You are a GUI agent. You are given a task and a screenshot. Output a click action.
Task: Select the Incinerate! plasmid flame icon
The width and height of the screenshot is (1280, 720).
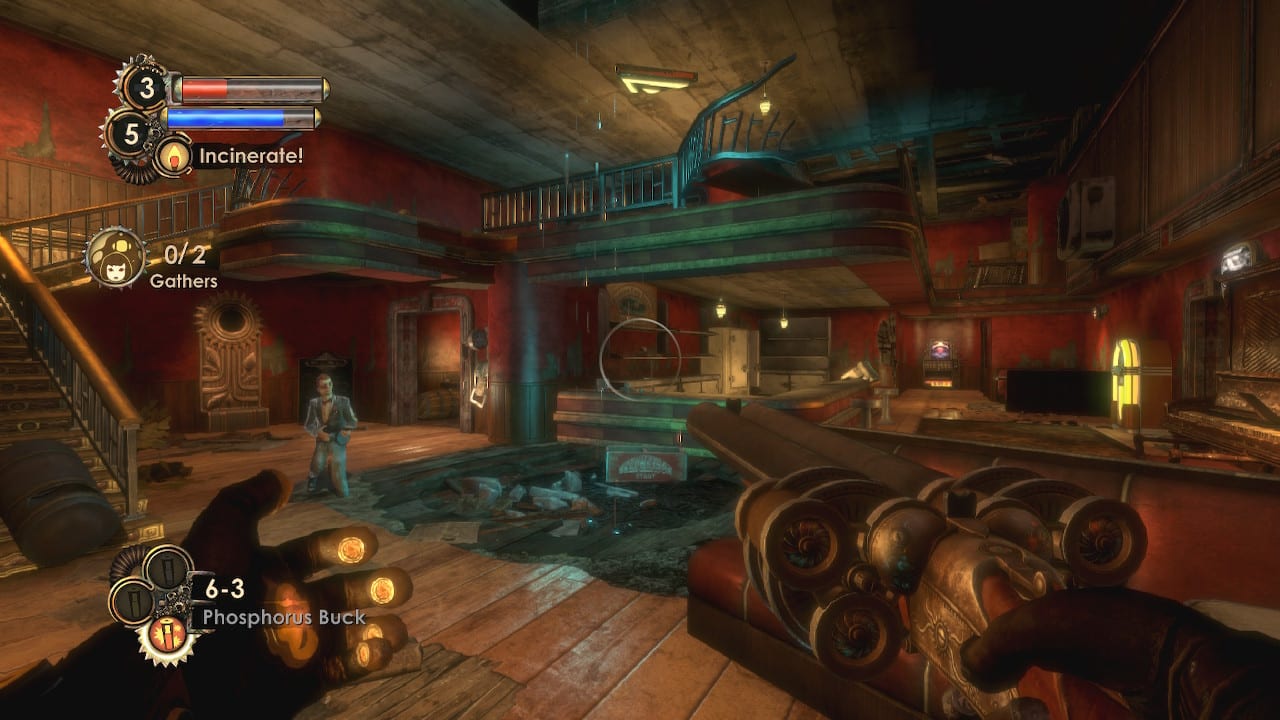tap(174, 155)
